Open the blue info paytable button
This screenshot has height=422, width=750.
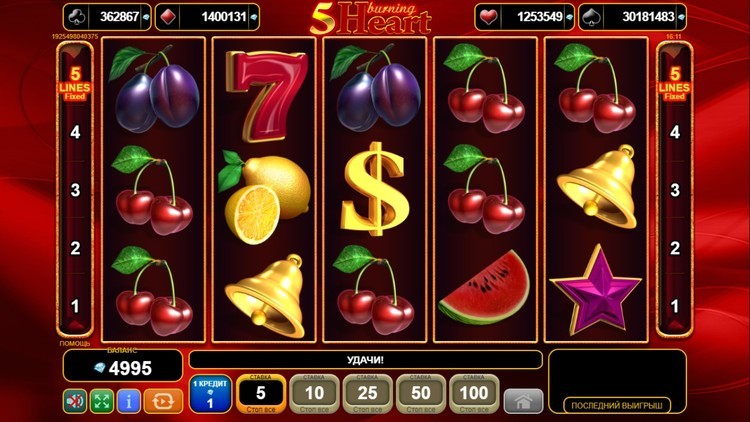tap(128, 401)
